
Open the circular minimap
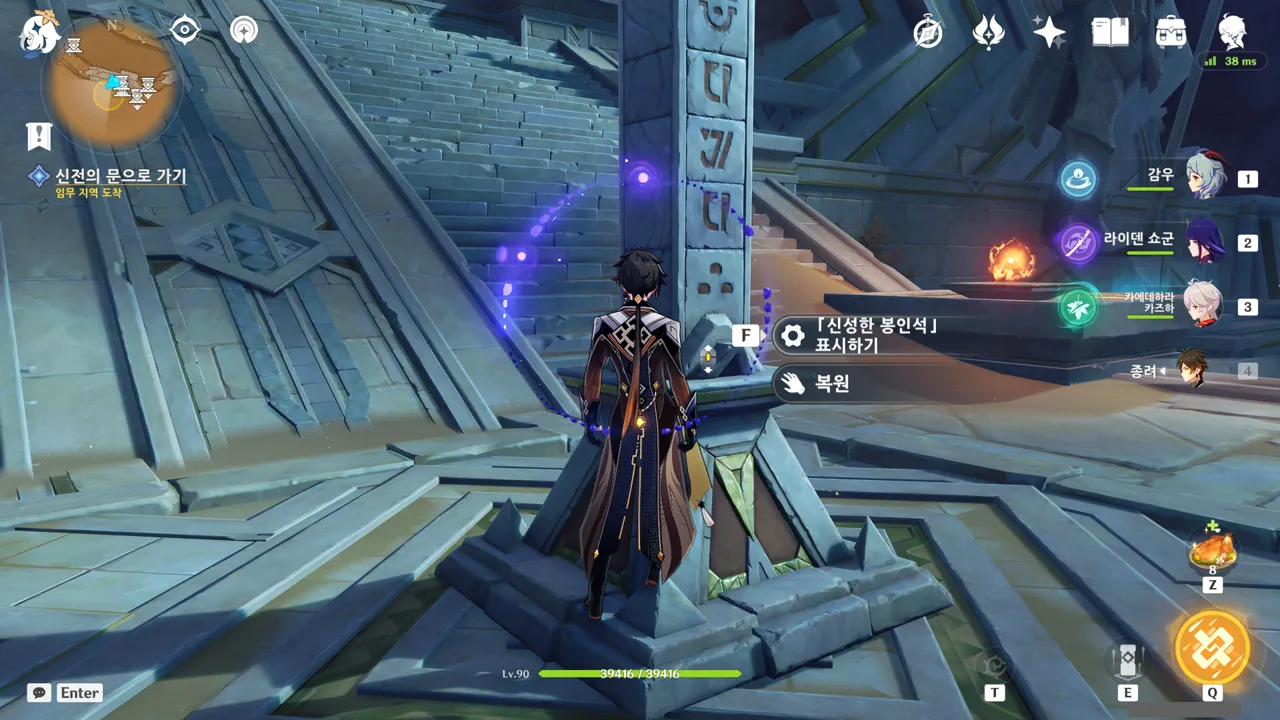(111, 87)
